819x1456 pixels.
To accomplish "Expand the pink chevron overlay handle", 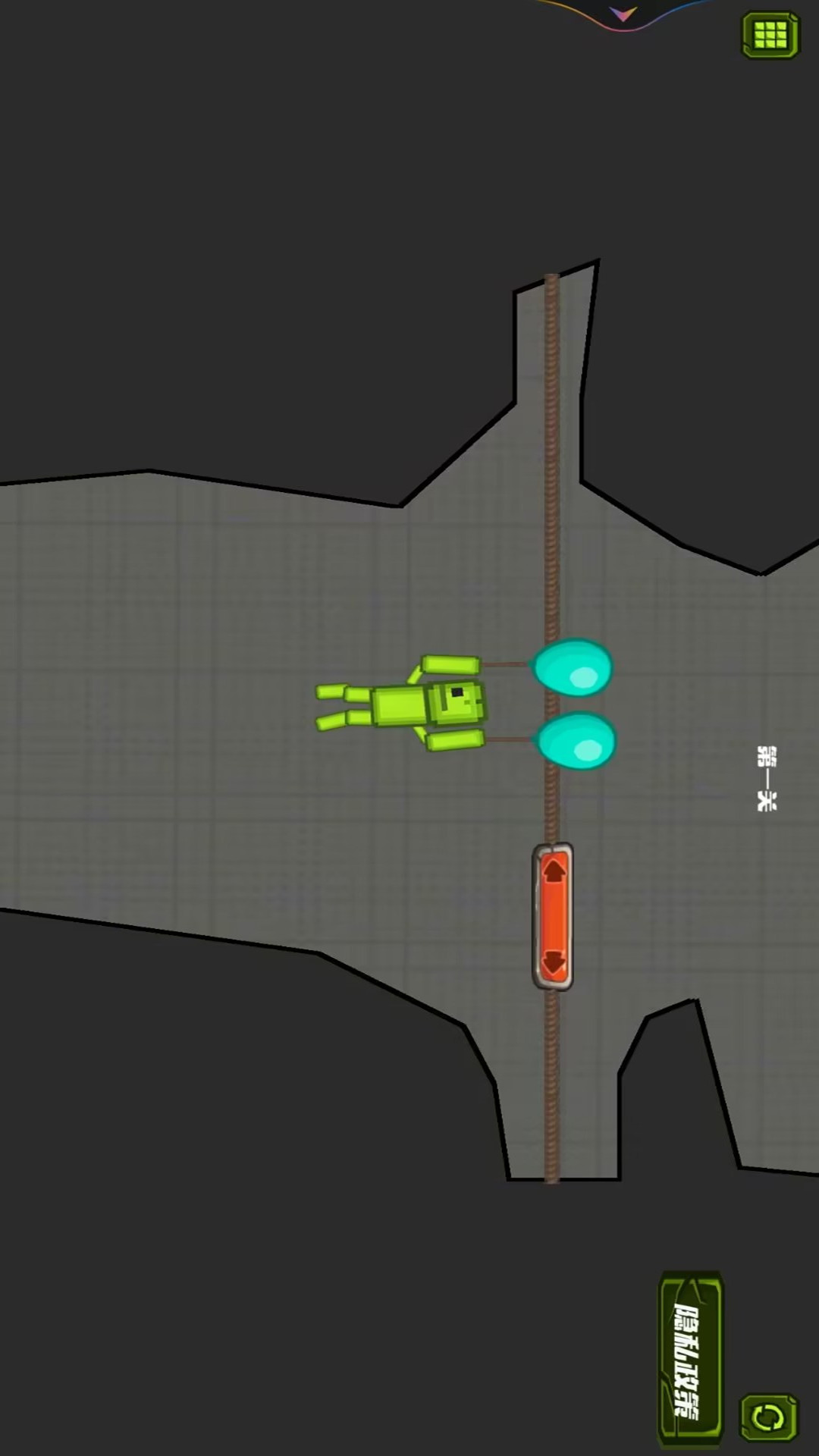I will (x=623, y=14).
